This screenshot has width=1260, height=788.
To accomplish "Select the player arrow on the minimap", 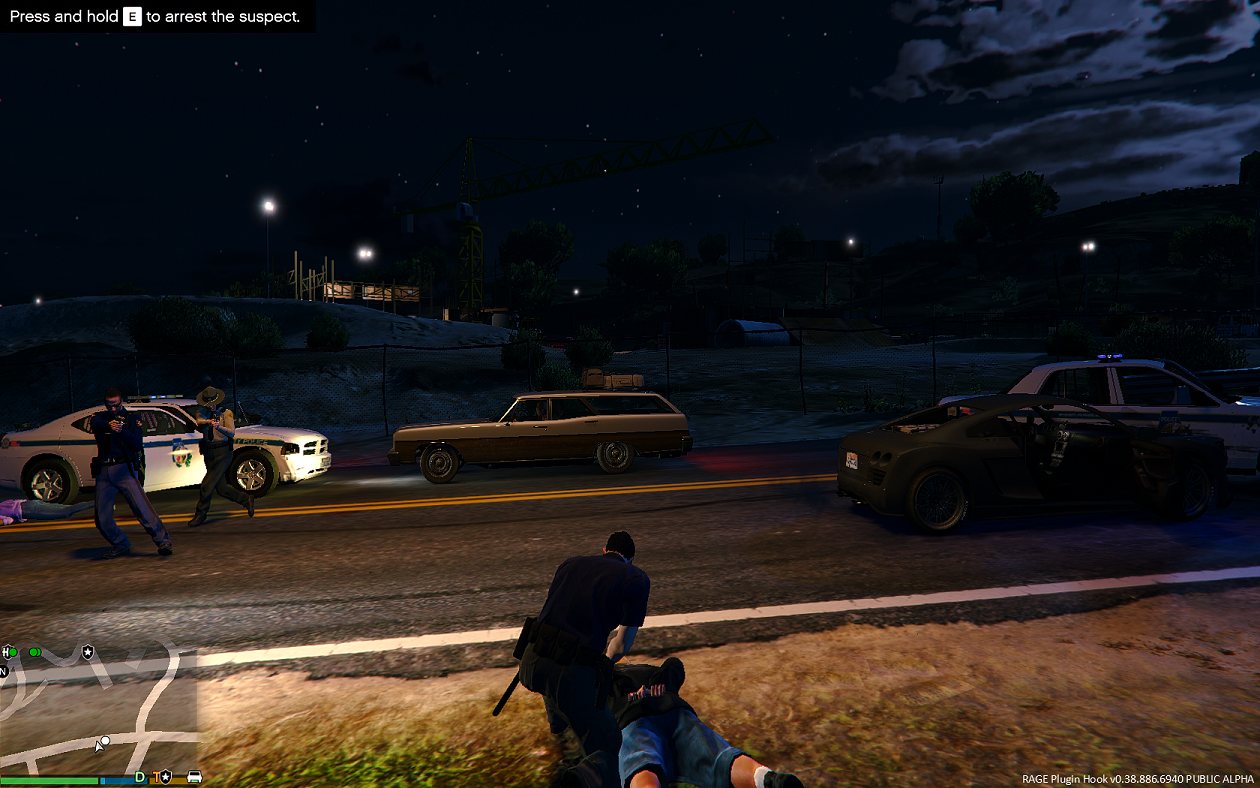I will pos(98,748).
